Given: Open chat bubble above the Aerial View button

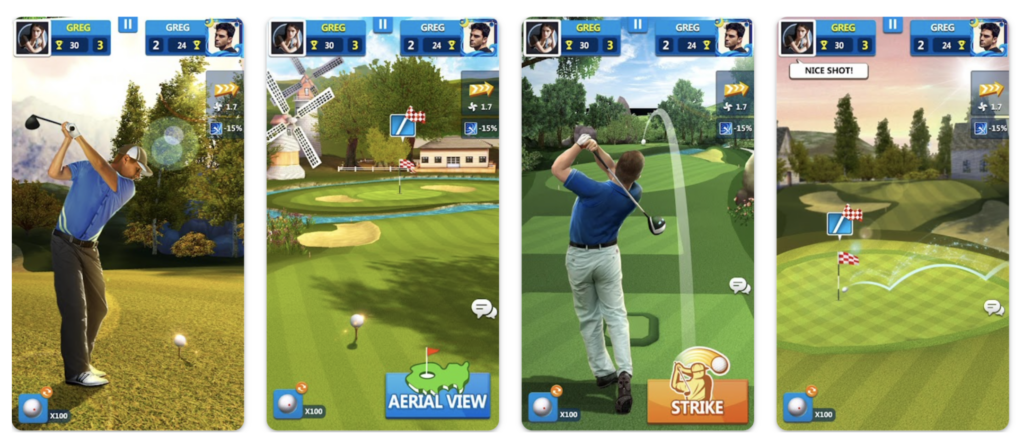Looking at the screenshot, I should coord(484,308).
